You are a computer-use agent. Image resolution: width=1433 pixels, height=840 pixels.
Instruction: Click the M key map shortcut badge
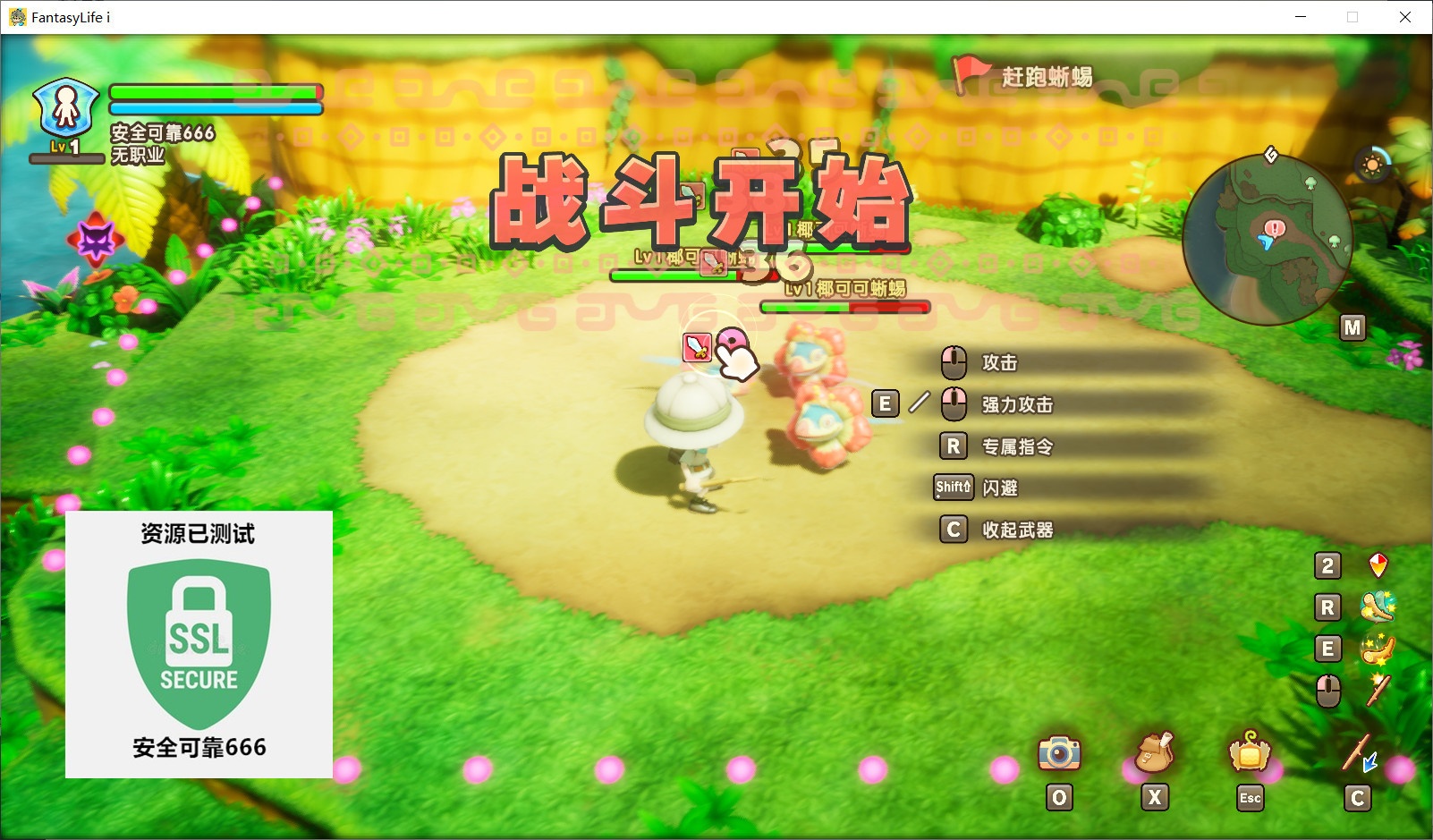1352,327
